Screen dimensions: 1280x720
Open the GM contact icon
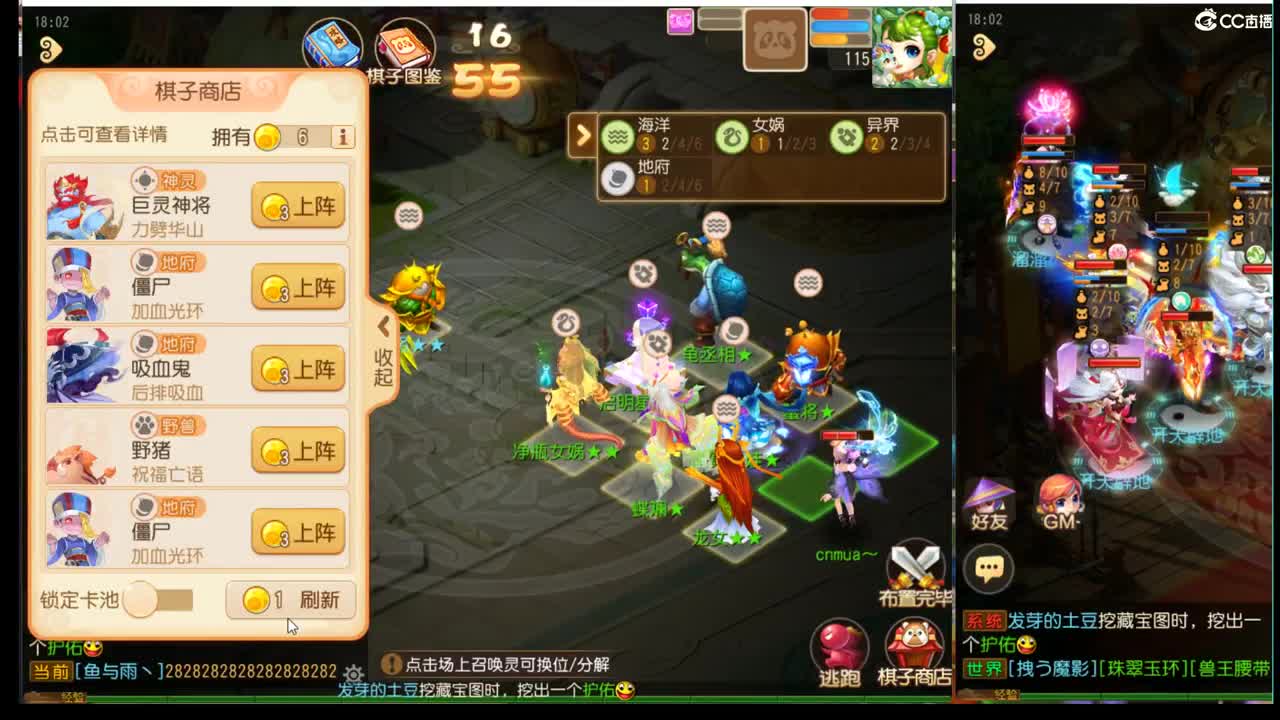coord(1057,497)
